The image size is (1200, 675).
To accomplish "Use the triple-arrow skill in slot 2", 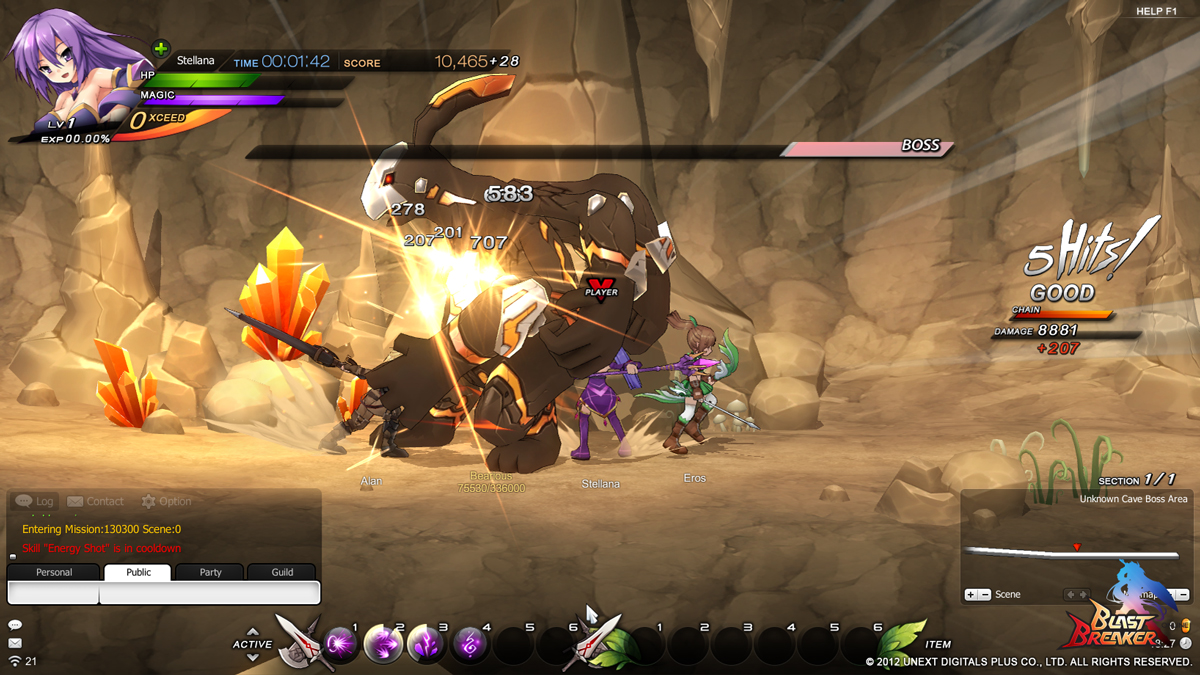I will point(383,645).
